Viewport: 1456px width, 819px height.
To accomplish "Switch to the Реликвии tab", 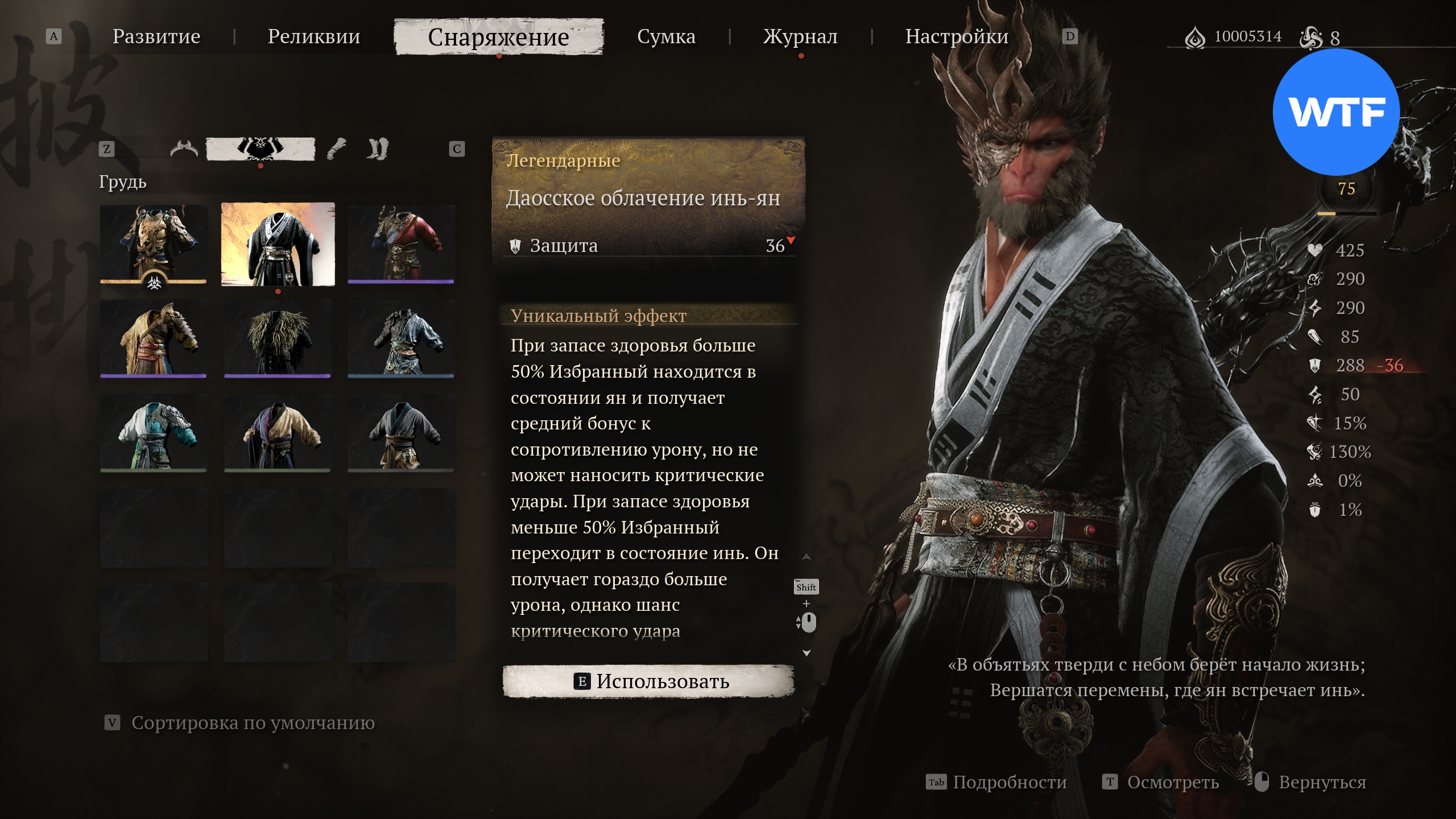I will [314, 36].
